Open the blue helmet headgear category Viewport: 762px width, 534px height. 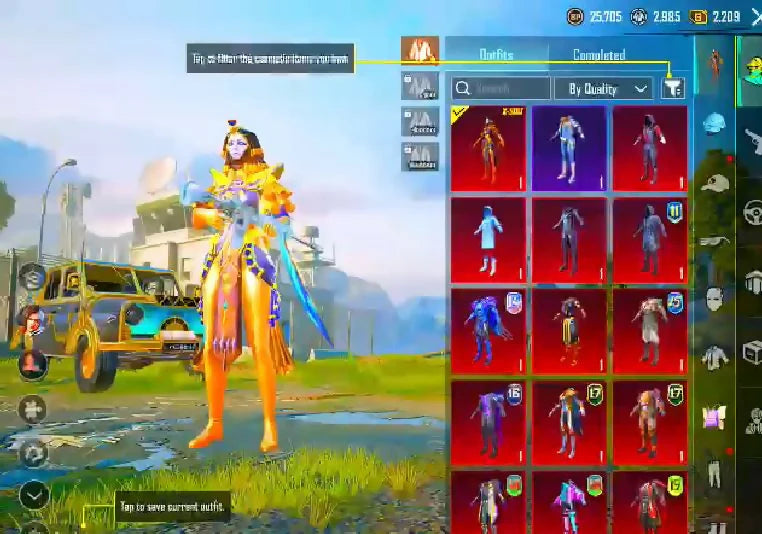click(713, 123)
